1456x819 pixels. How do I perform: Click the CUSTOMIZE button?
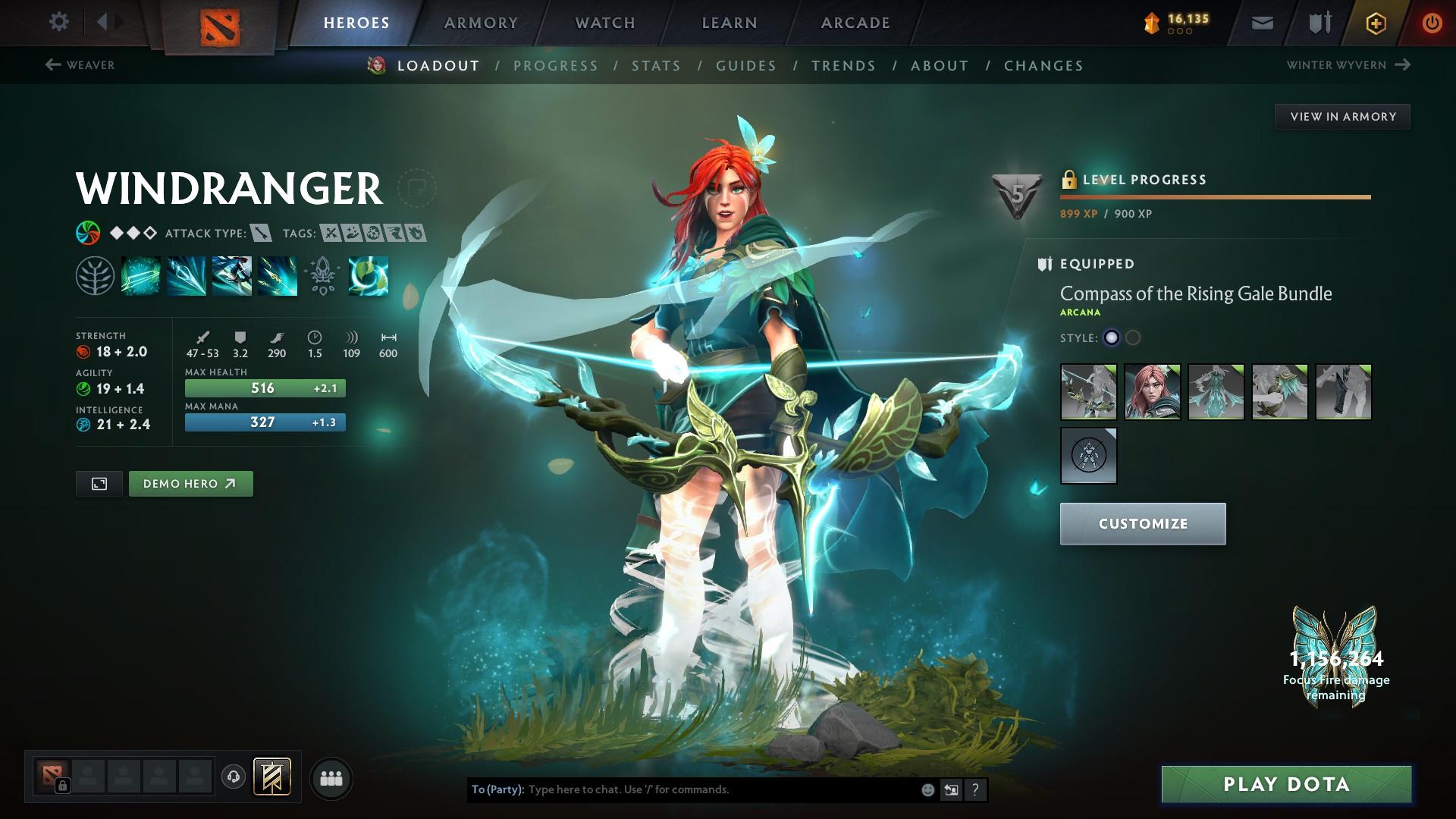(1142, 523)
